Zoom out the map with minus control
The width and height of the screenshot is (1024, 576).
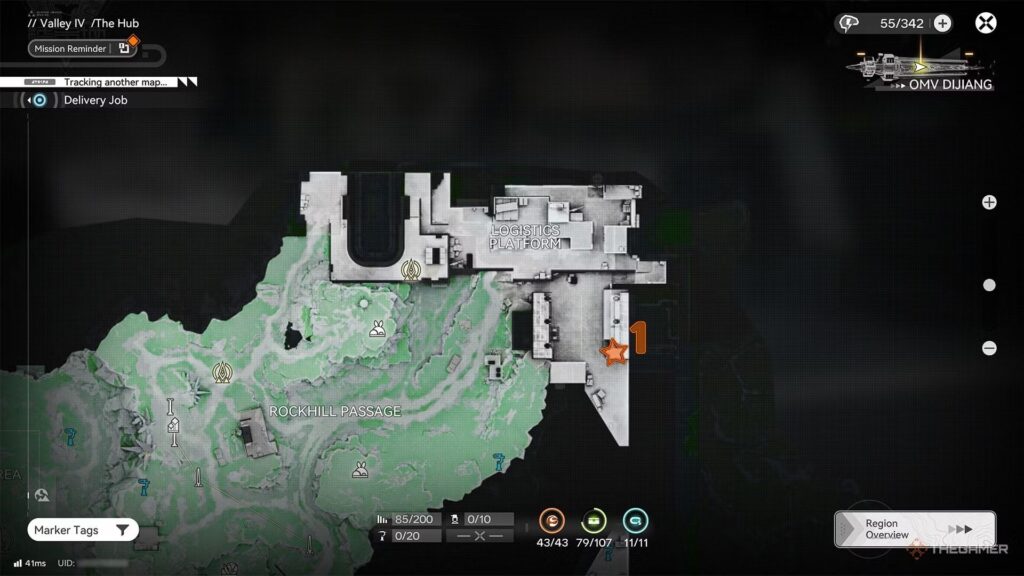click(x=989, y=348)
